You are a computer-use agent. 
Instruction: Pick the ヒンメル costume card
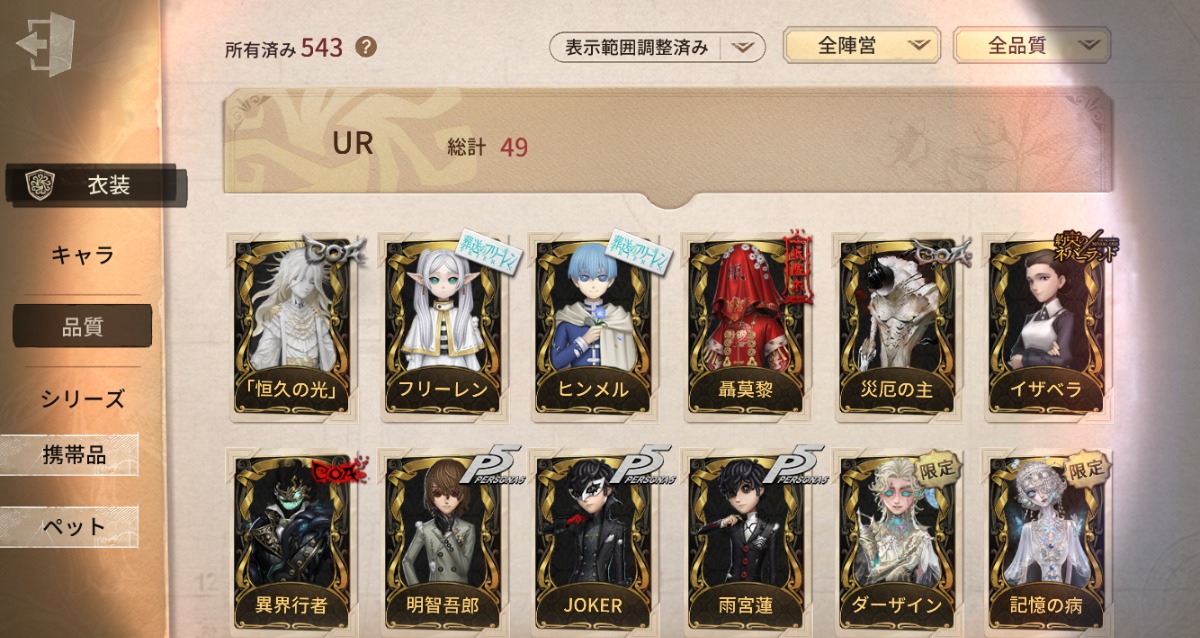(x=594, y=325)
